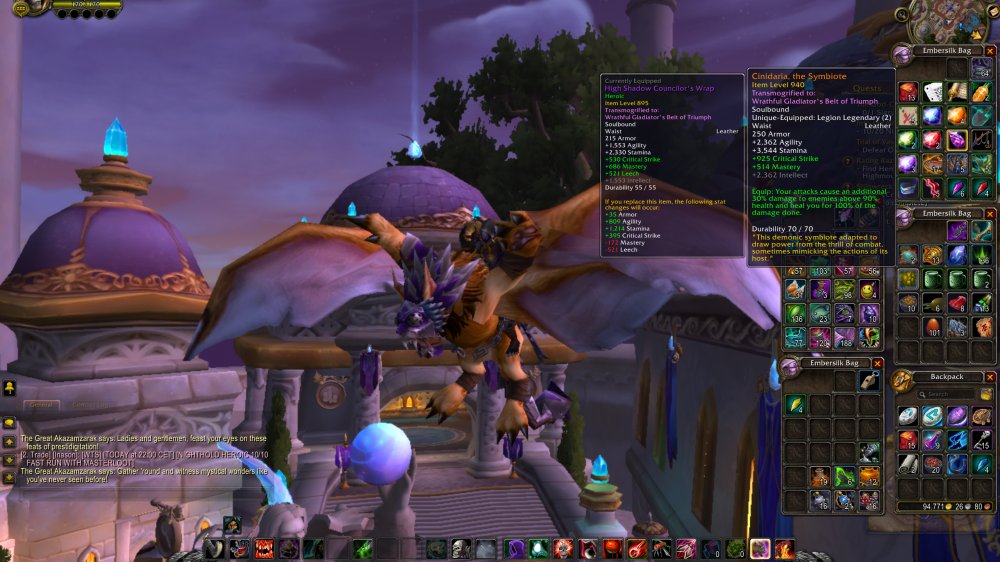Select the General chat tab
The height and width of the screenshot is (562, 1000).
[41, 404]
